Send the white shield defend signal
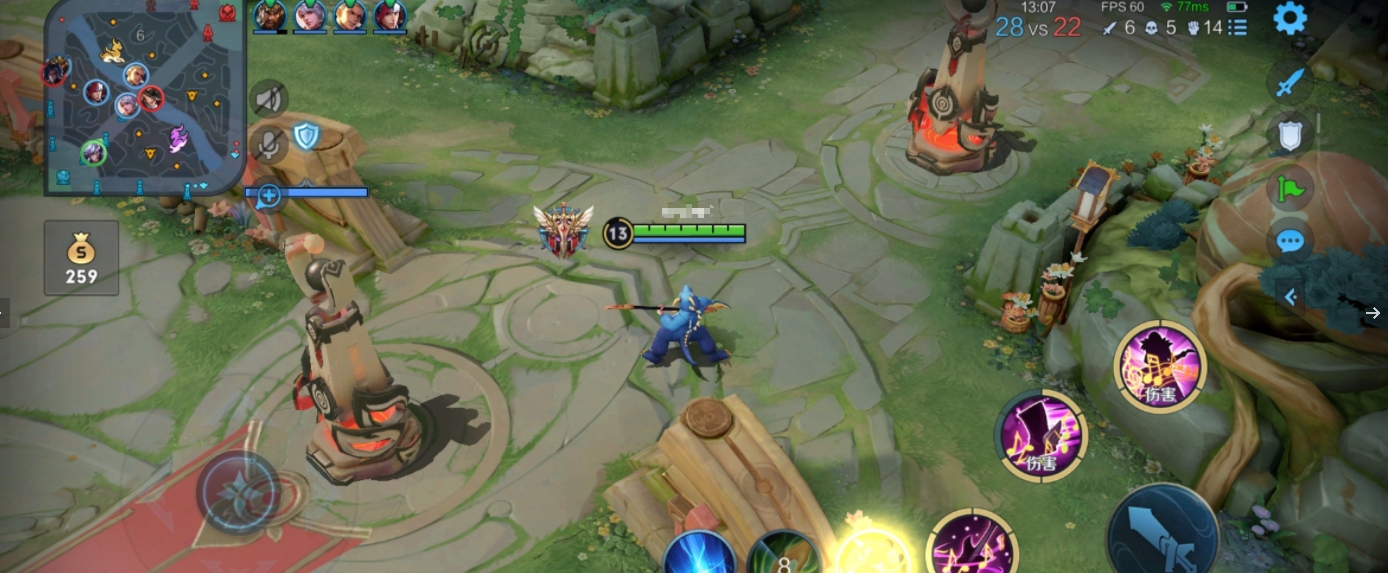The image size is (1388, 573). coord(1290,134)
